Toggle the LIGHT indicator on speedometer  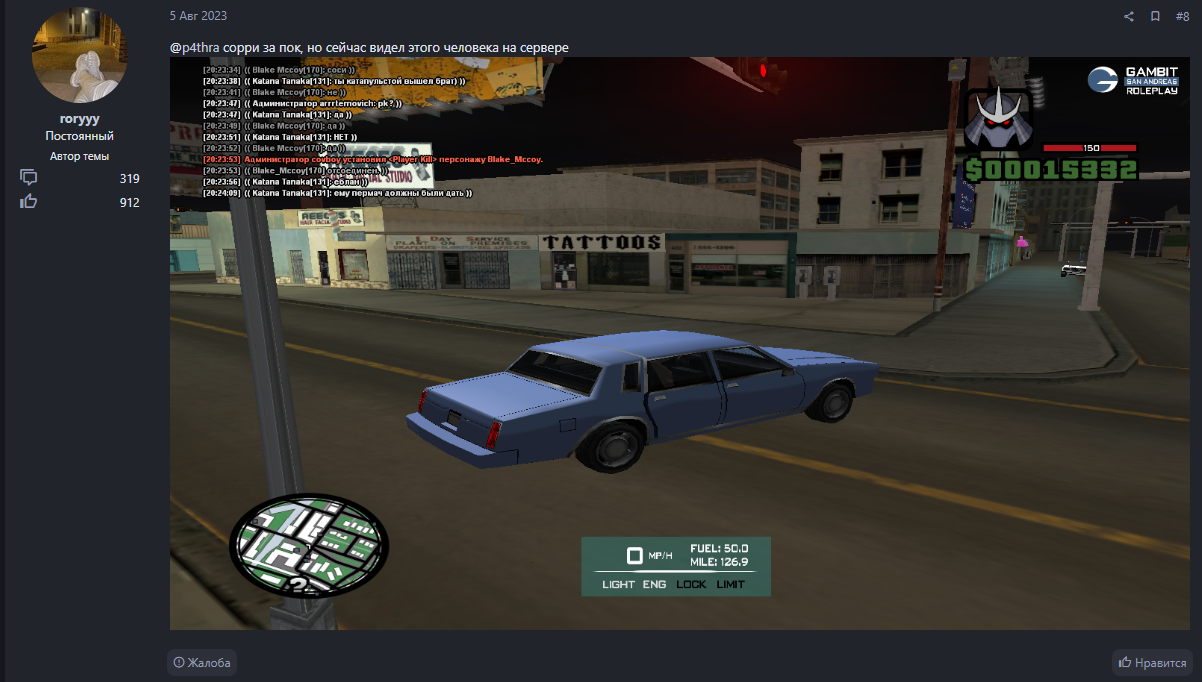(618, 584)
